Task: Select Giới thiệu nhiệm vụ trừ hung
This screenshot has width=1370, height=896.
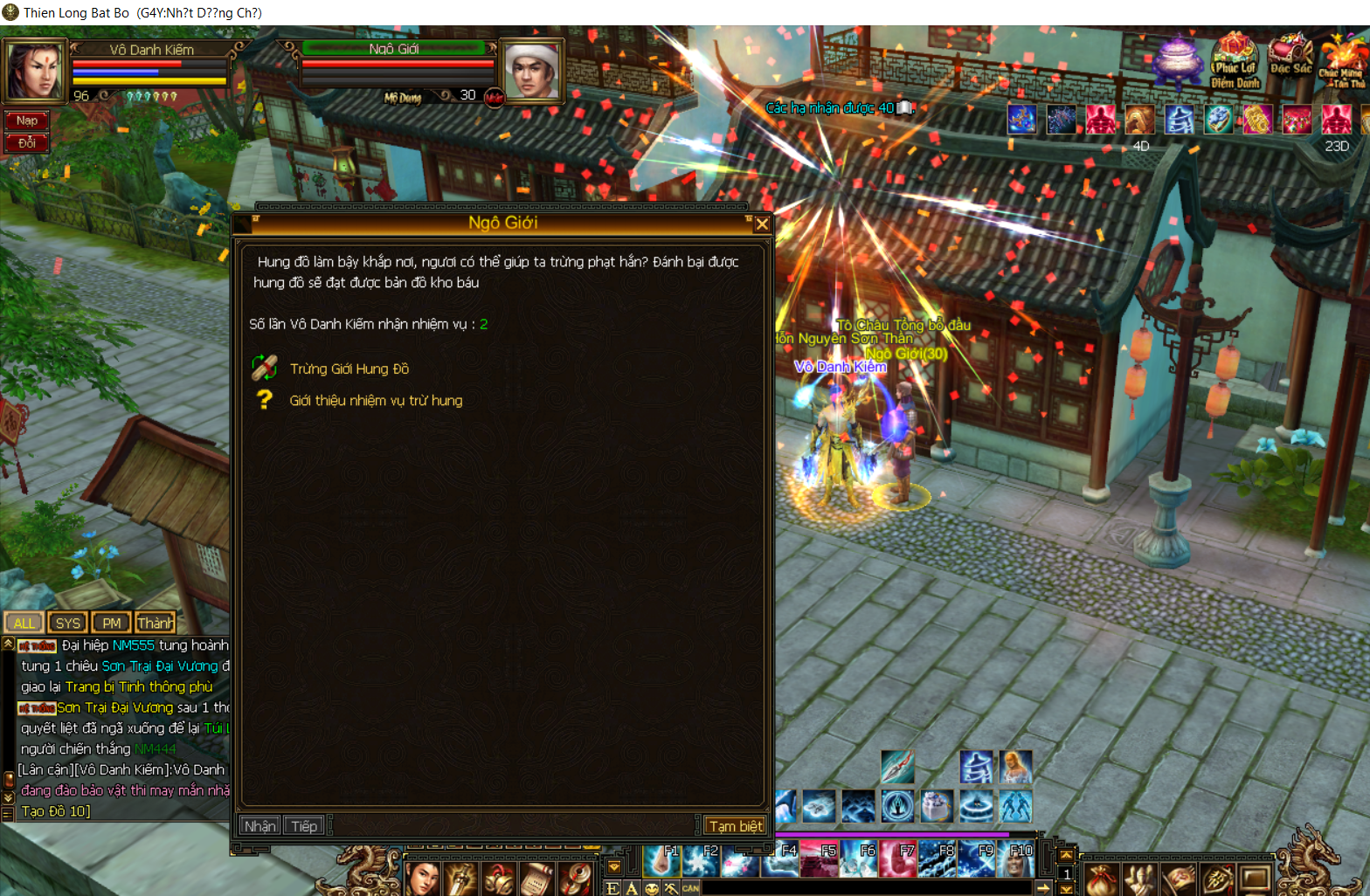Action: pyautogui.click(x=376, y=400)
